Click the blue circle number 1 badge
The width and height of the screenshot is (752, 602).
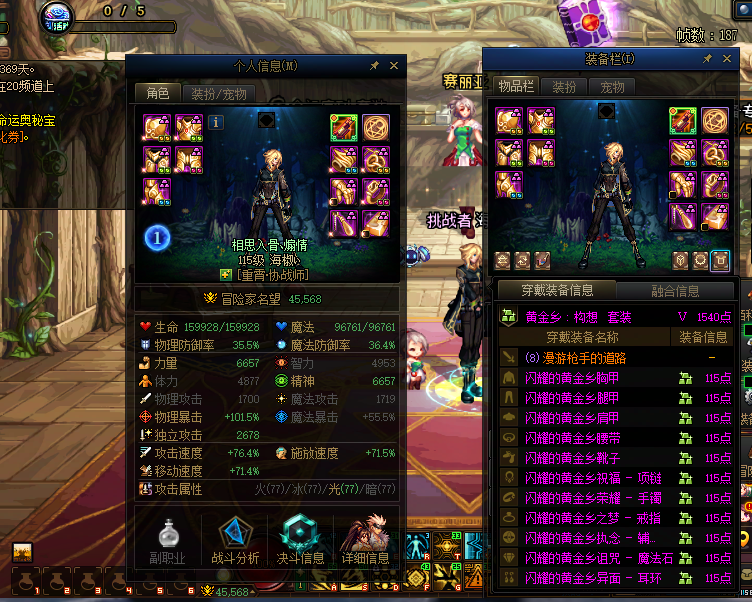pos(157,237)
